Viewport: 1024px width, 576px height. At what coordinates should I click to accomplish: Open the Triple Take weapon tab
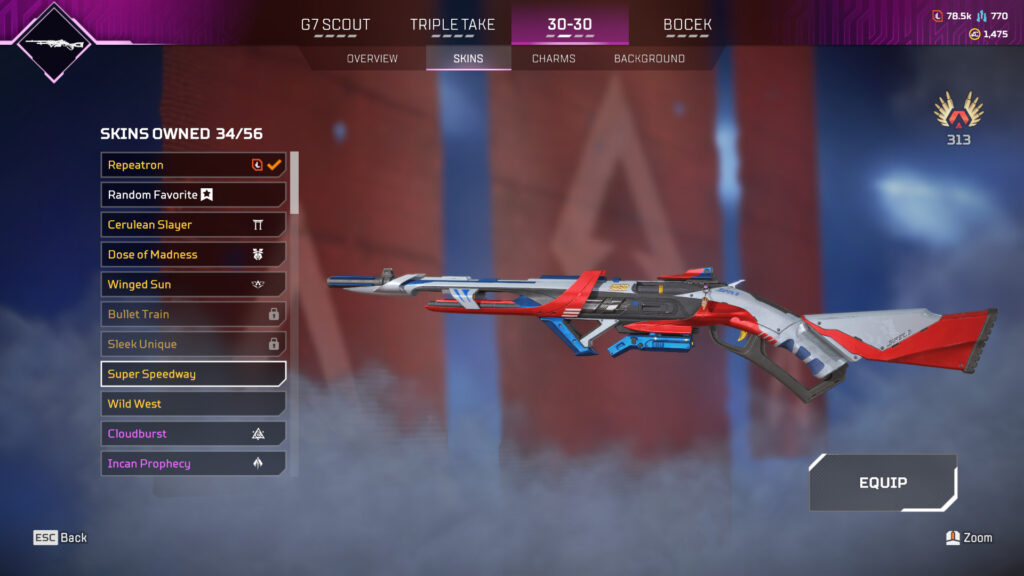[x=452, y=25]
